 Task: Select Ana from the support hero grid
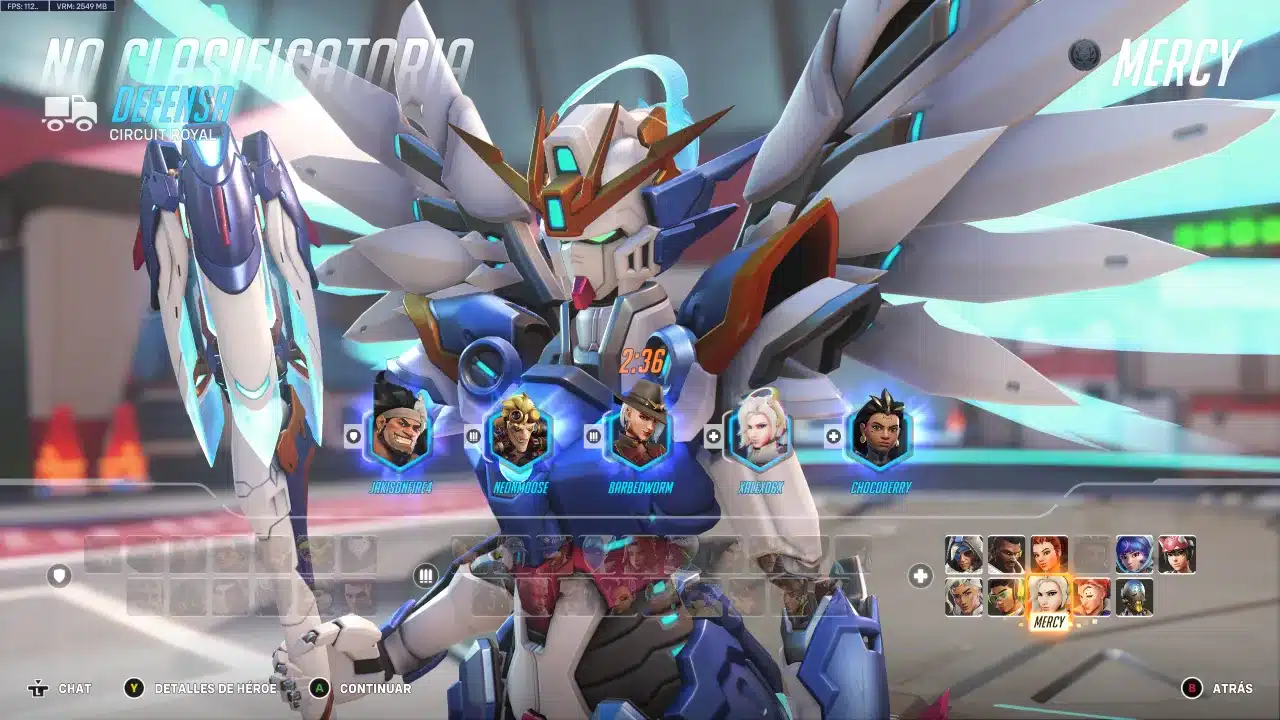[x=963, y=556]
